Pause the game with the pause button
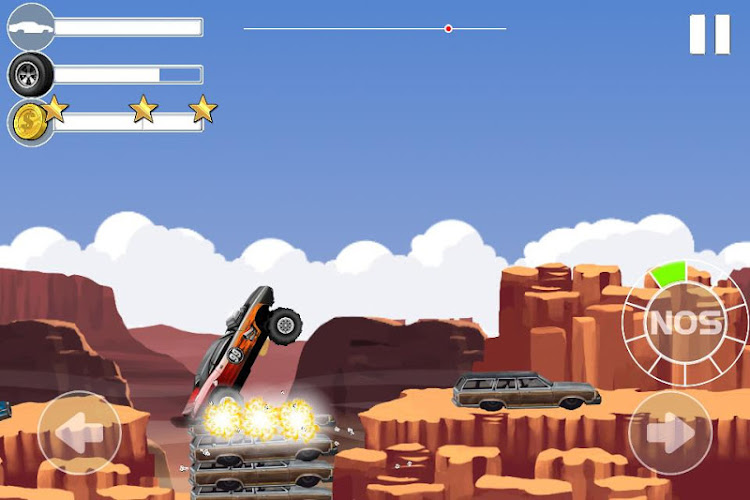 [x=710, y=35]
